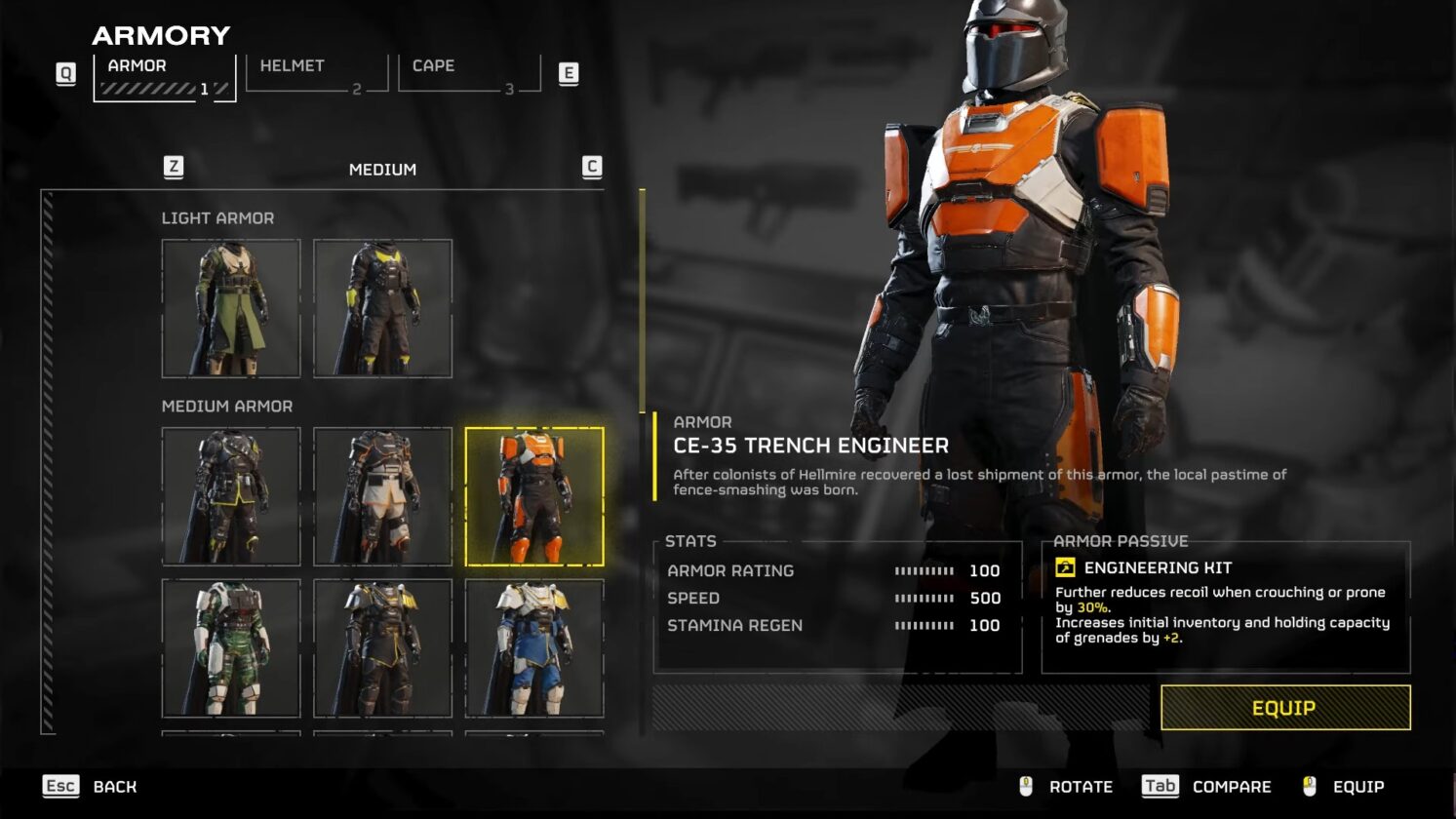Choose the dark medium armor with yellow trim

click(231, 496)
